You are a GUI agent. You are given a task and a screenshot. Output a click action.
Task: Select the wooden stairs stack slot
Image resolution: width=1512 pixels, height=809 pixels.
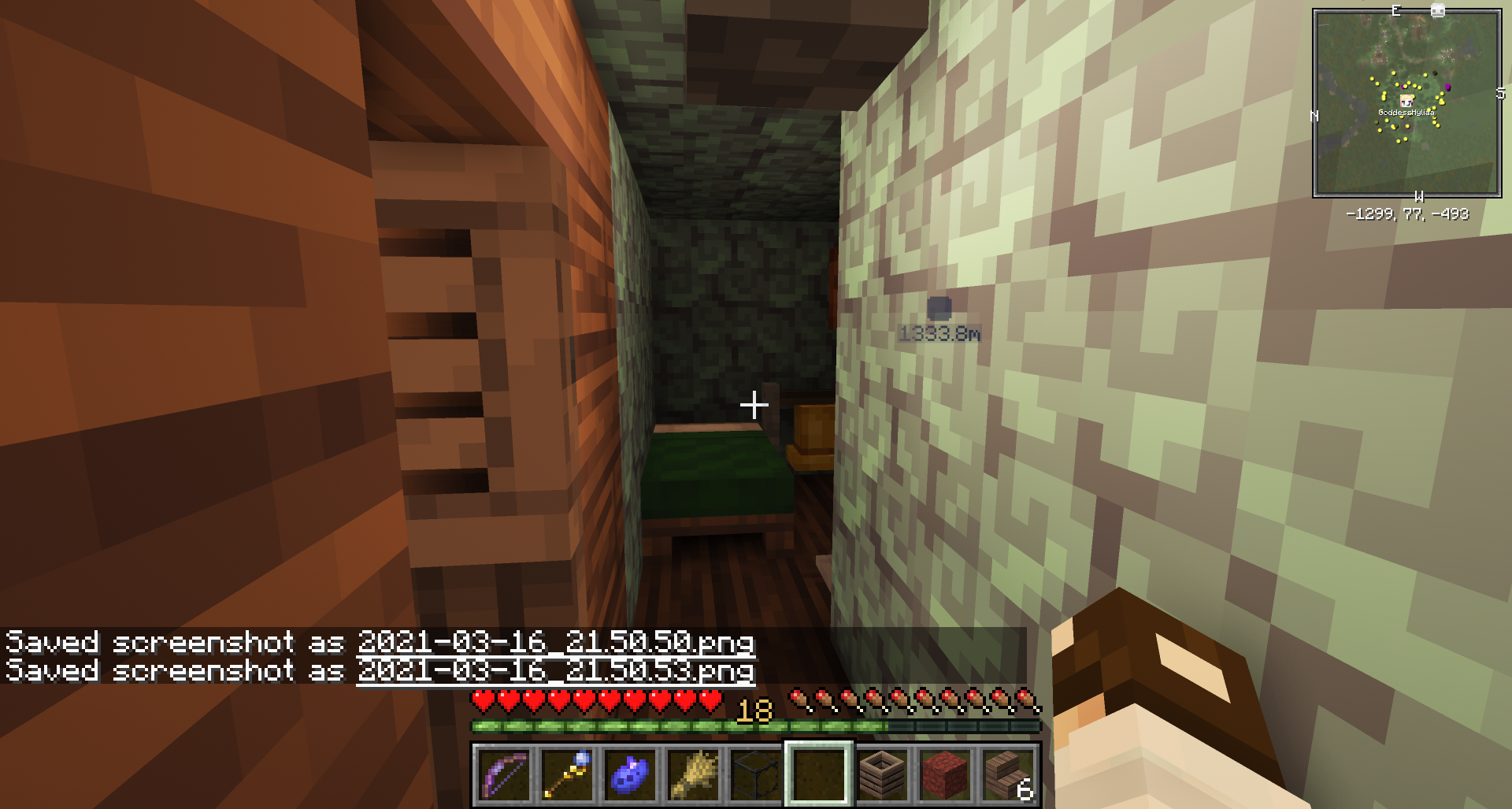[x=1008, y=774]
